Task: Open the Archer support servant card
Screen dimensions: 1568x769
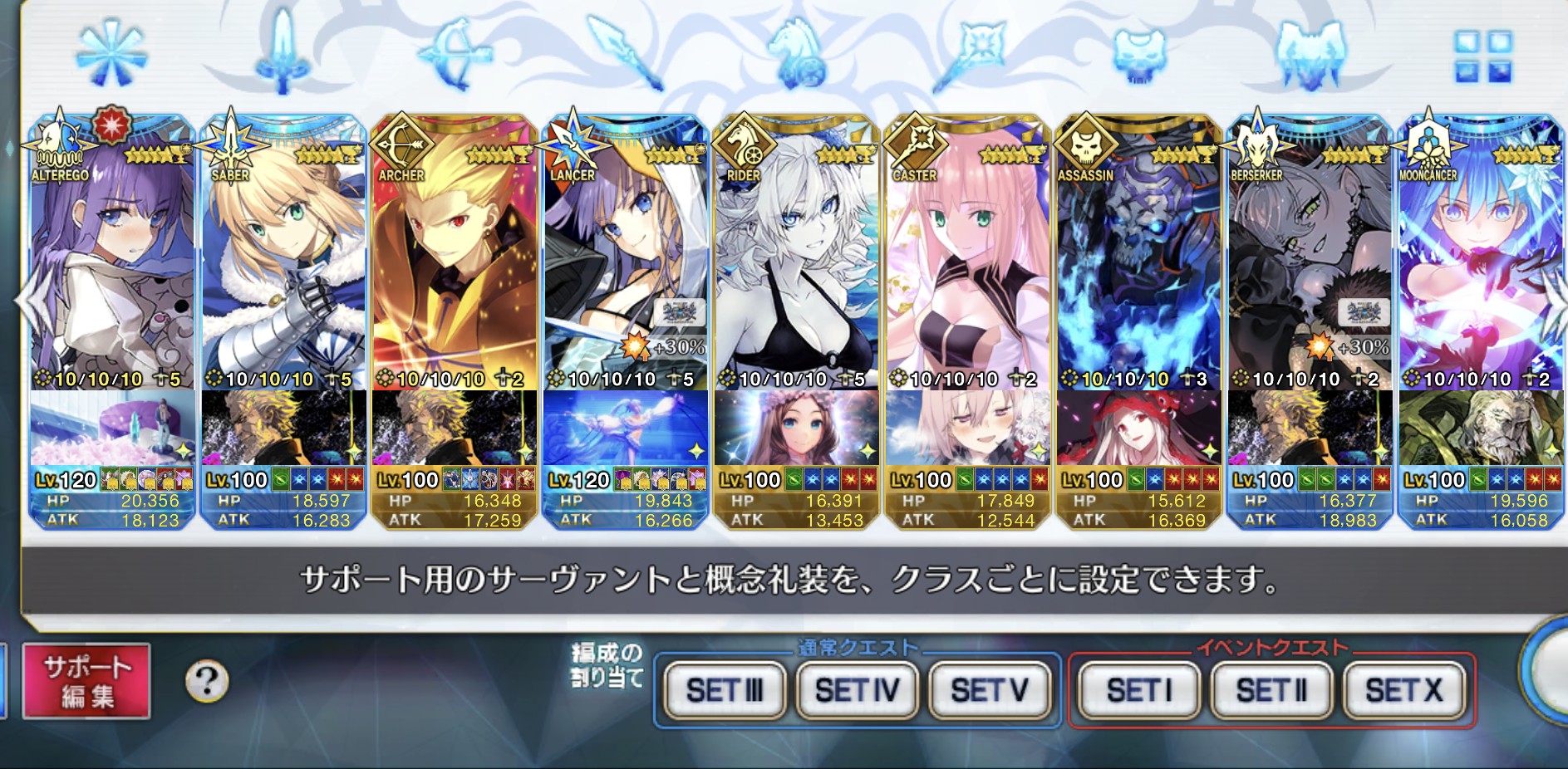Action: (455, 266)
